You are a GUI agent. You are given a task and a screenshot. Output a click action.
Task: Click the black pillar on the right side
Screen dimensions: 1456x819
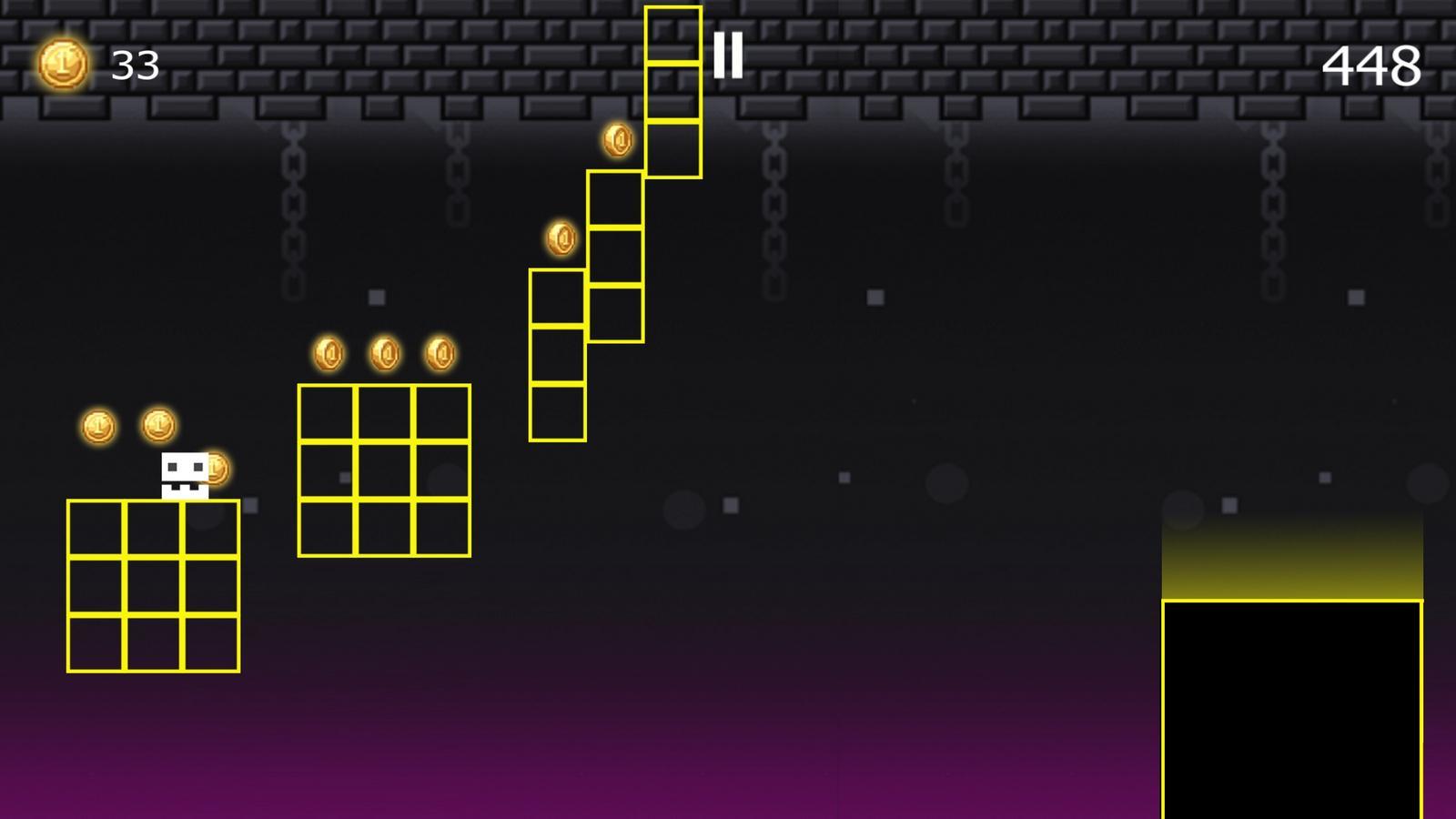[1292, 710]
